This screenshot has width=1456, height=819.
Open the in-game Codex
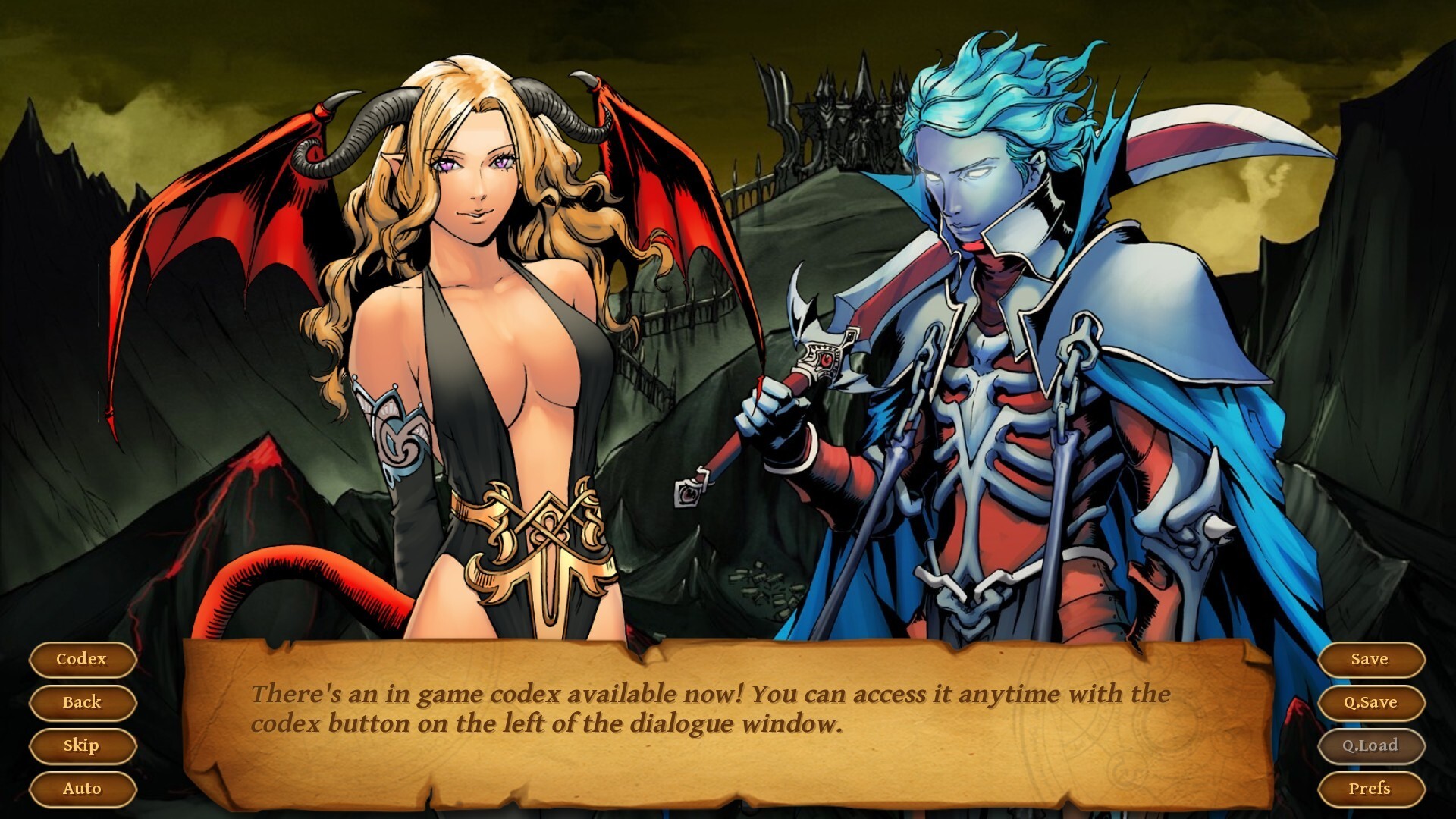(x=82, y=659)
